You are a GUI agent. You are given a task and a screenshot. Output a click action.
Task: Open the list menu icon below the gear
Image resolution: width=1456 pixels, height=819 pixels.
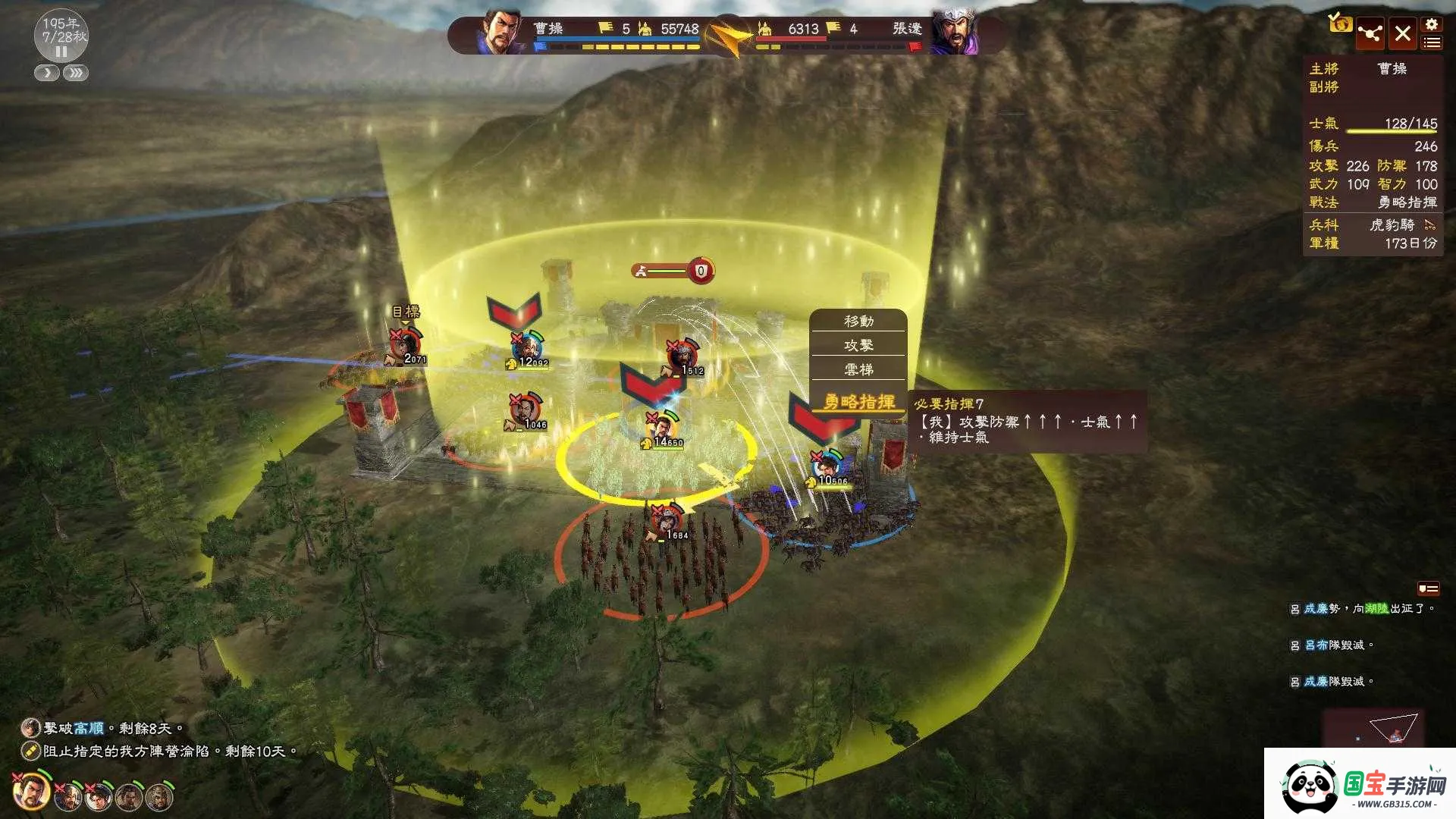tap(1432, 43)
